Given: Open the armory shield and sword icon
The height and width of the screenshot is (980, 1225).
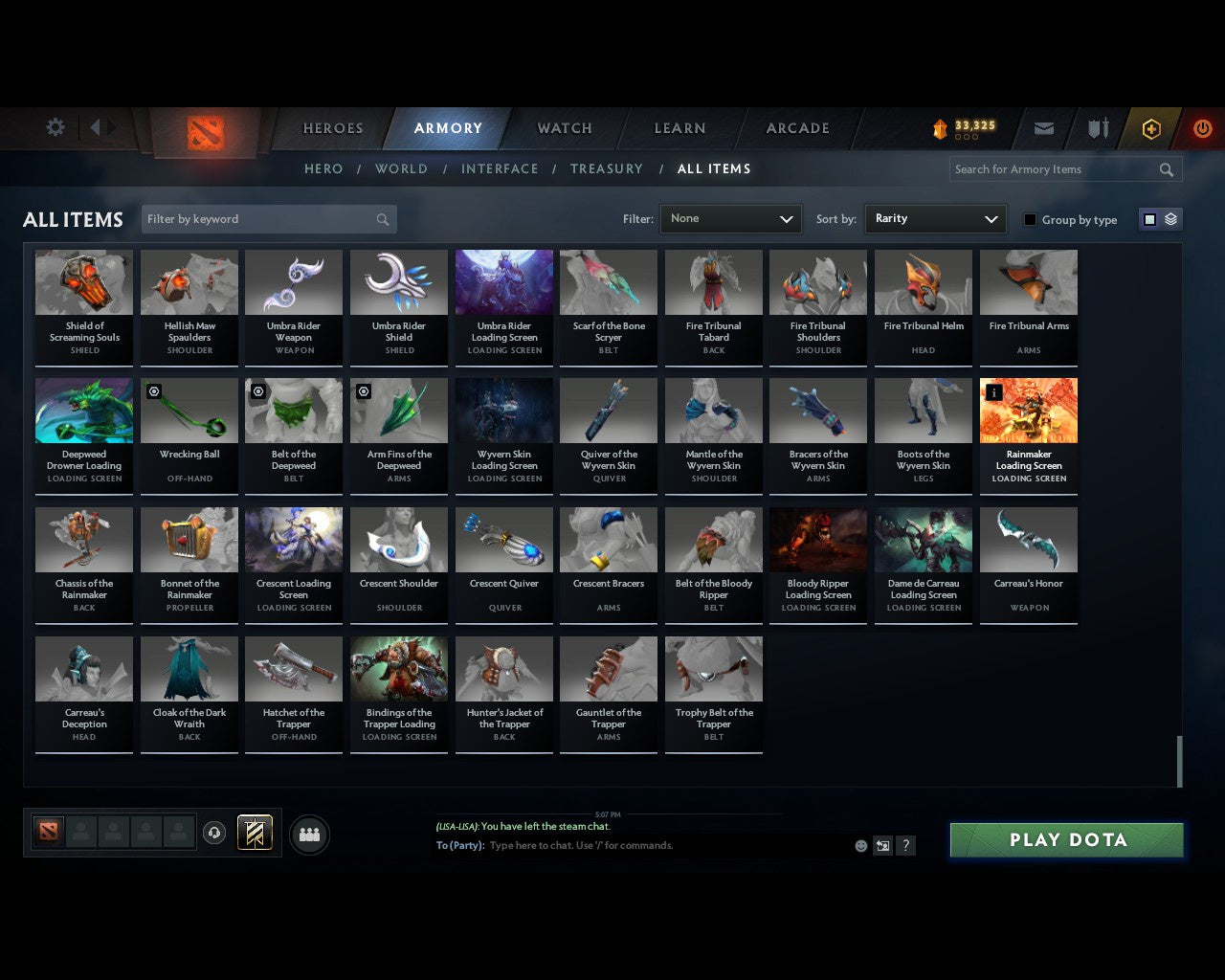Looking at the screenshot, I should click(x=1097, y=127).
